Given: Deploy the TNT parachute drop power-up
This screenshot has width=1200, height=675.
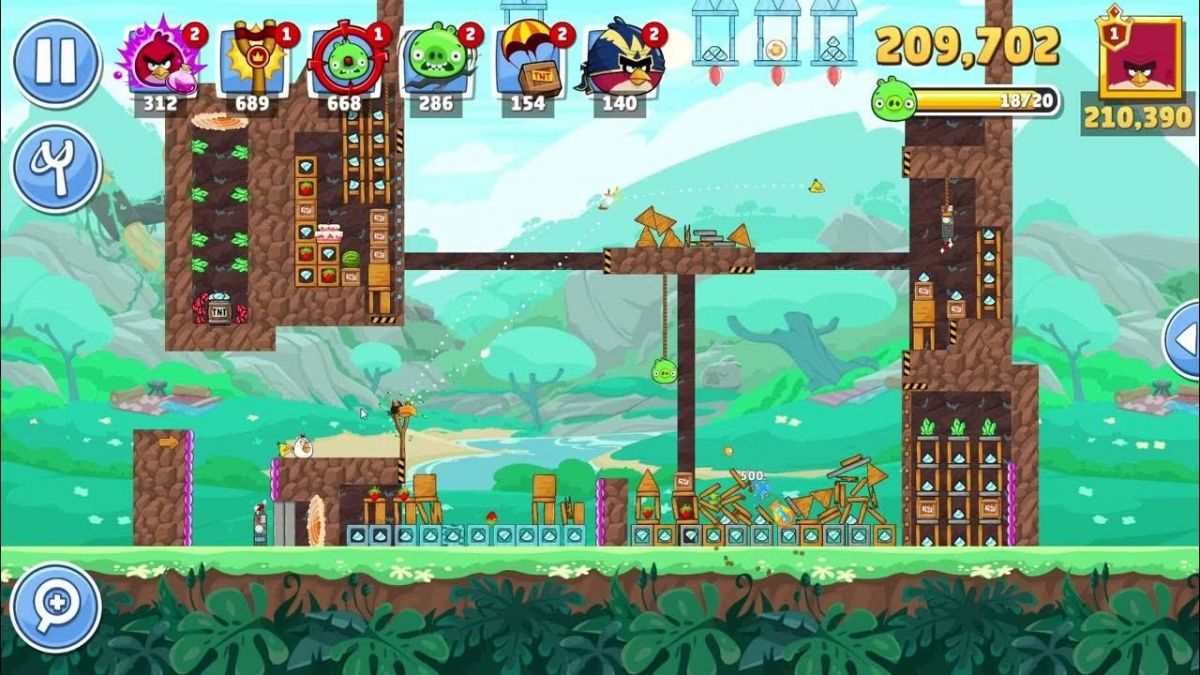Looking at the screenshot, I should point(528,62).
